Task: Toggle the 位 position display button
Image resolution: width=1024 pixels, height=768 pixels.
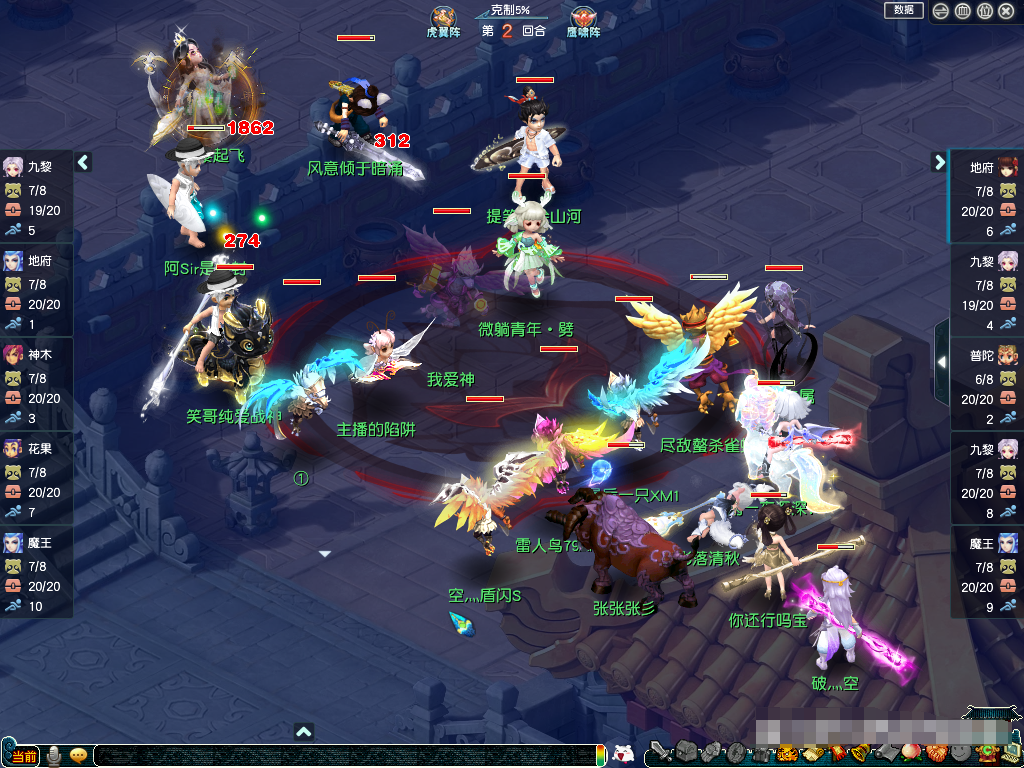Action: (x=984, y=11)
